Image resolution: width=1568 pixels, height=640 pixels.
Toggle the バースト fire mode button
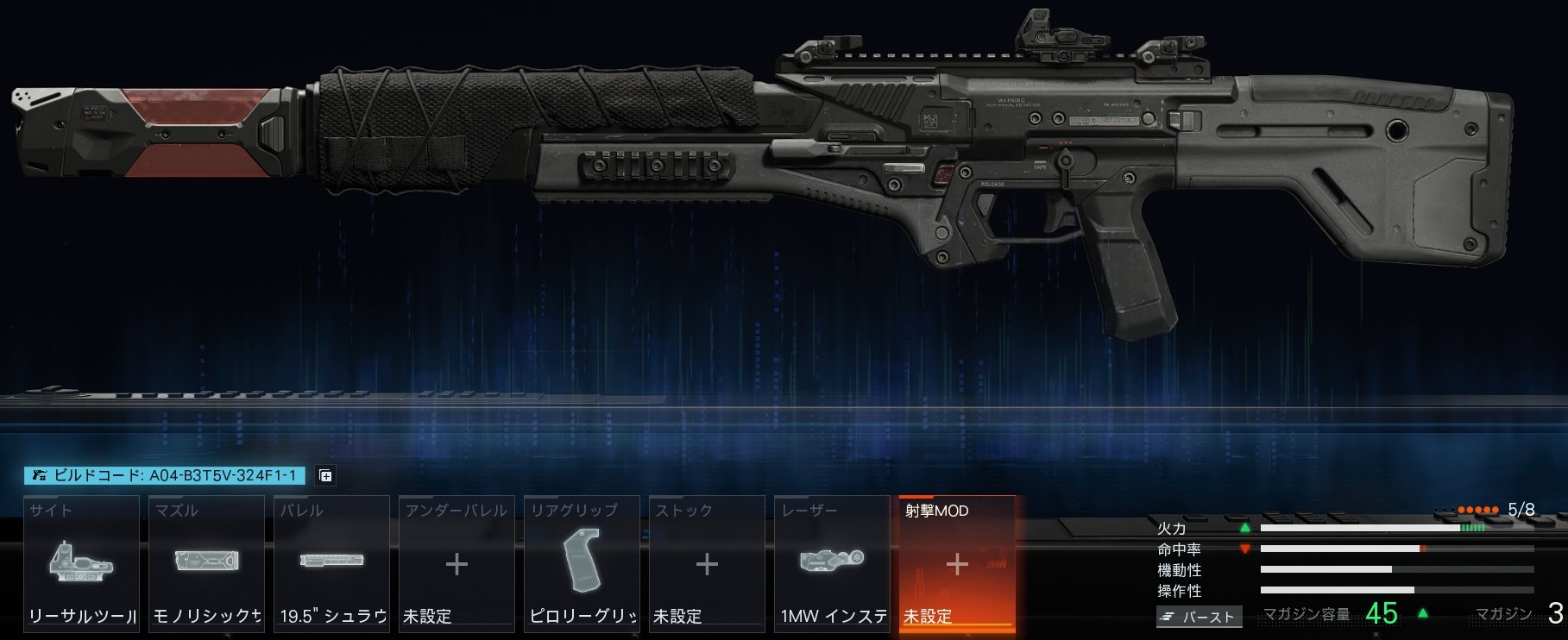click(1200, 617)
